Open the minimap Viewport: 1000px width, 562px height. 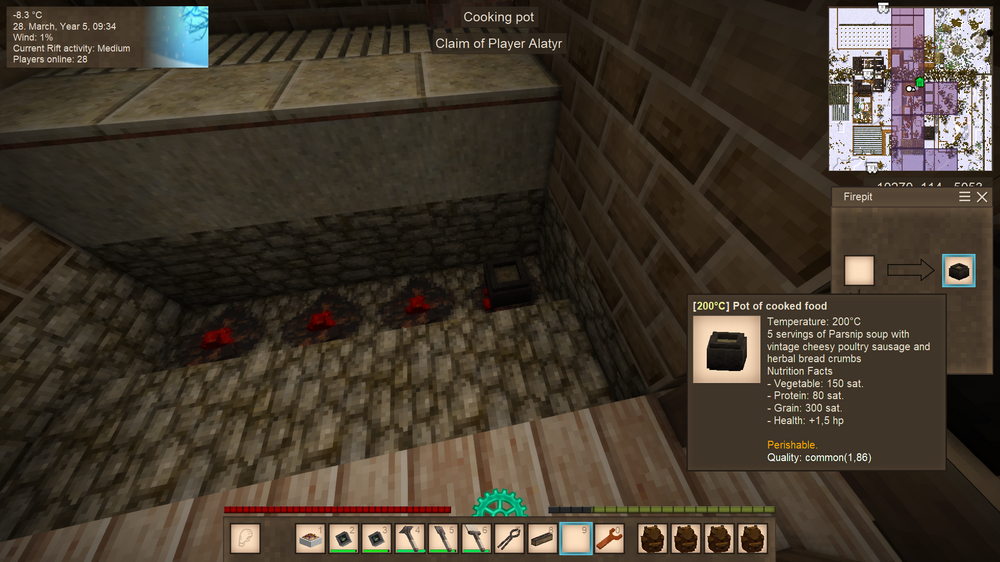907,89
